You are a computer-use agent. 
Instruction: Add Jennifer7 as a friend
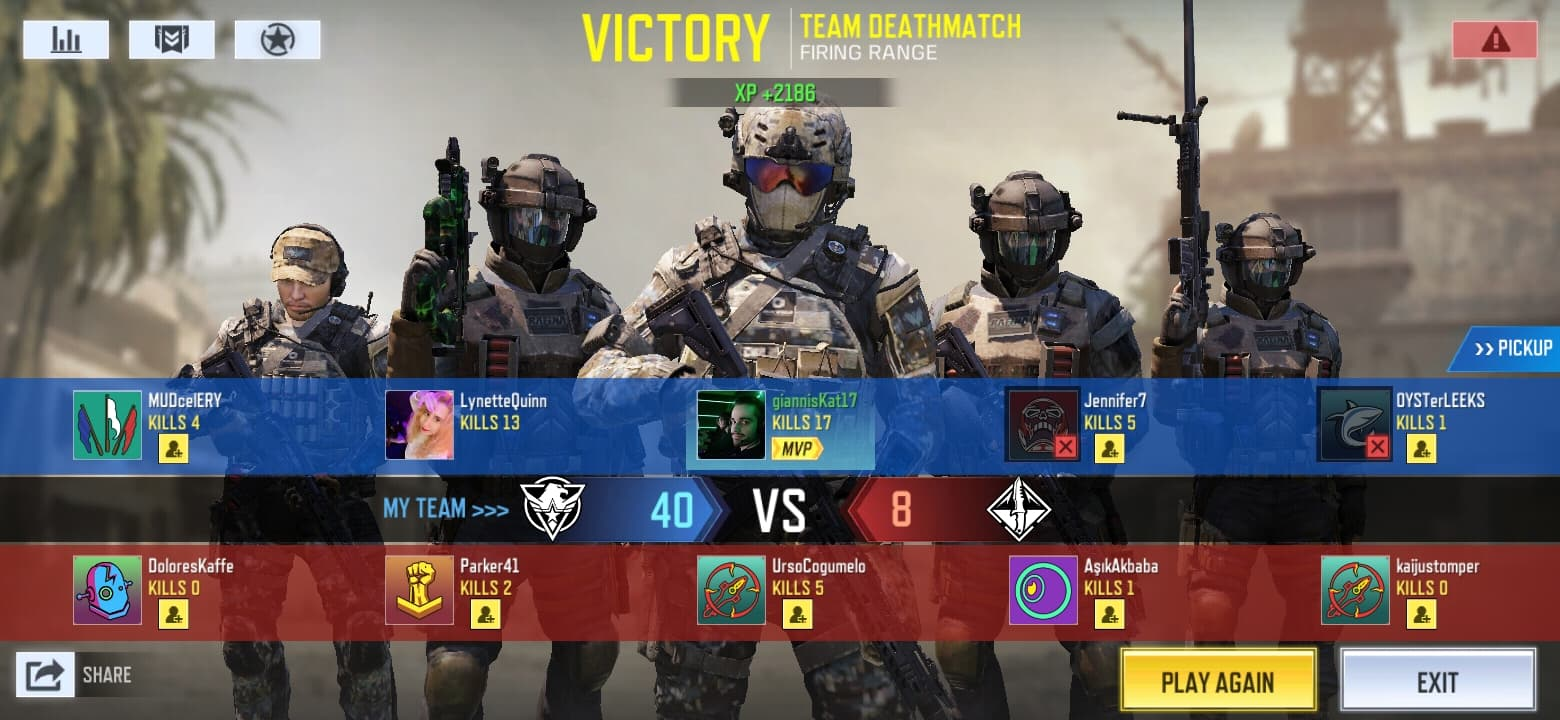(1109, 449)
